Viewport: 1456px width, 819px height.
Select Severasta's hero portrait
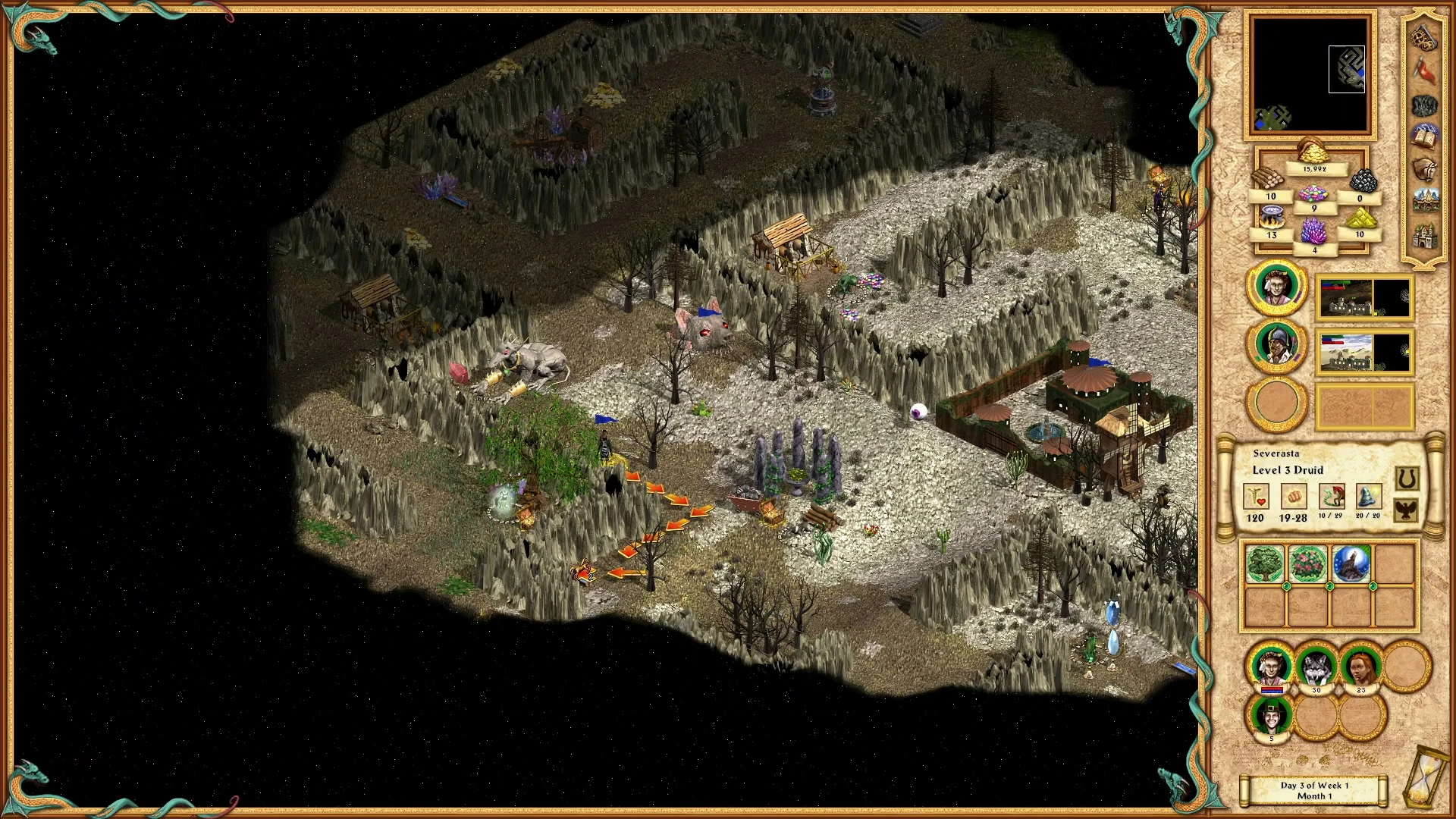pos(1277,287)
